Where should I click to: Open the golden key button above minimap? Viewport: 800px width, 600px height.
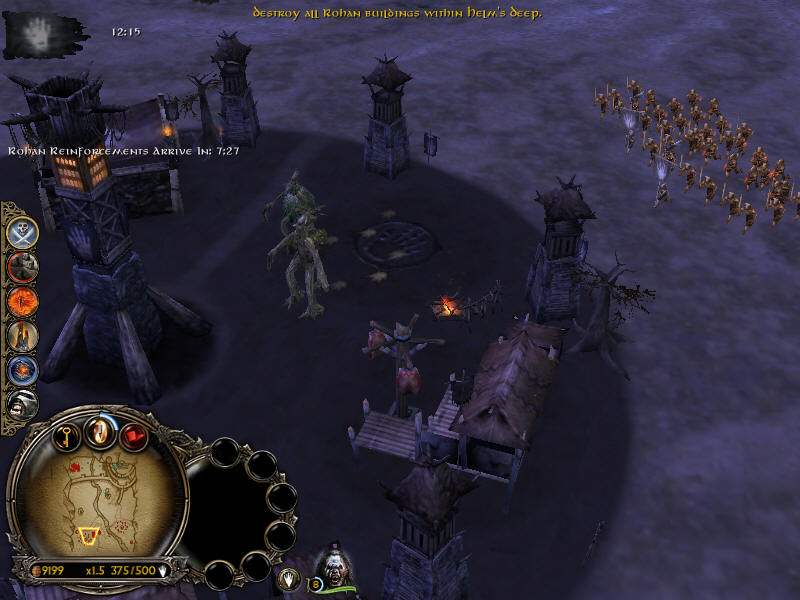[66, 436]
